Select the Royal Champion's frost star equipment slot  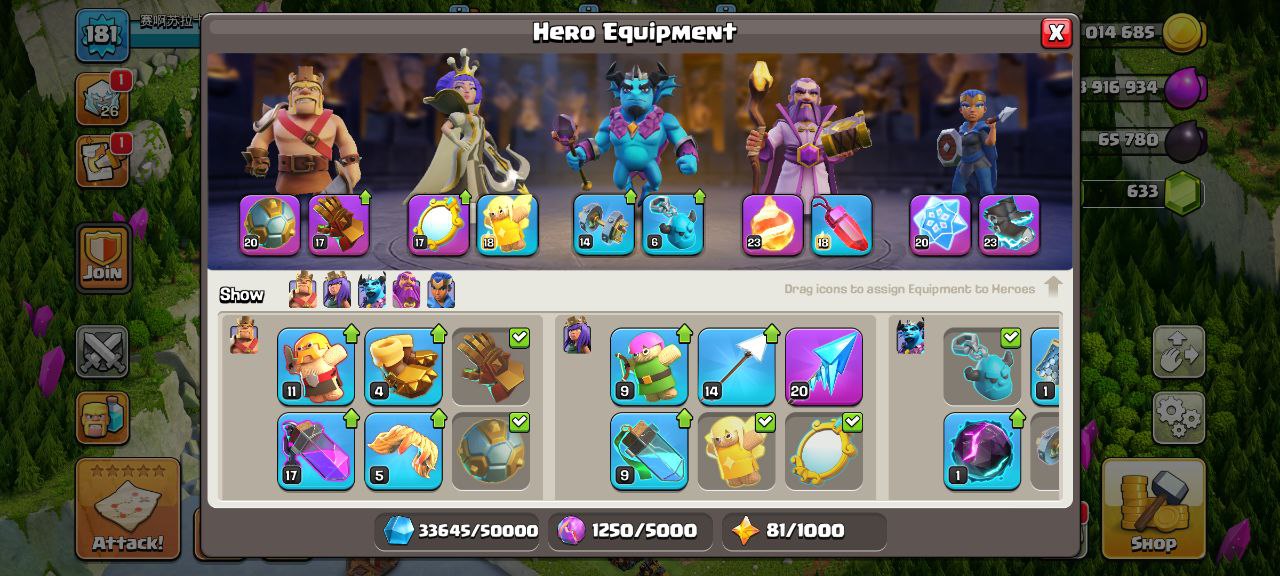940,225
